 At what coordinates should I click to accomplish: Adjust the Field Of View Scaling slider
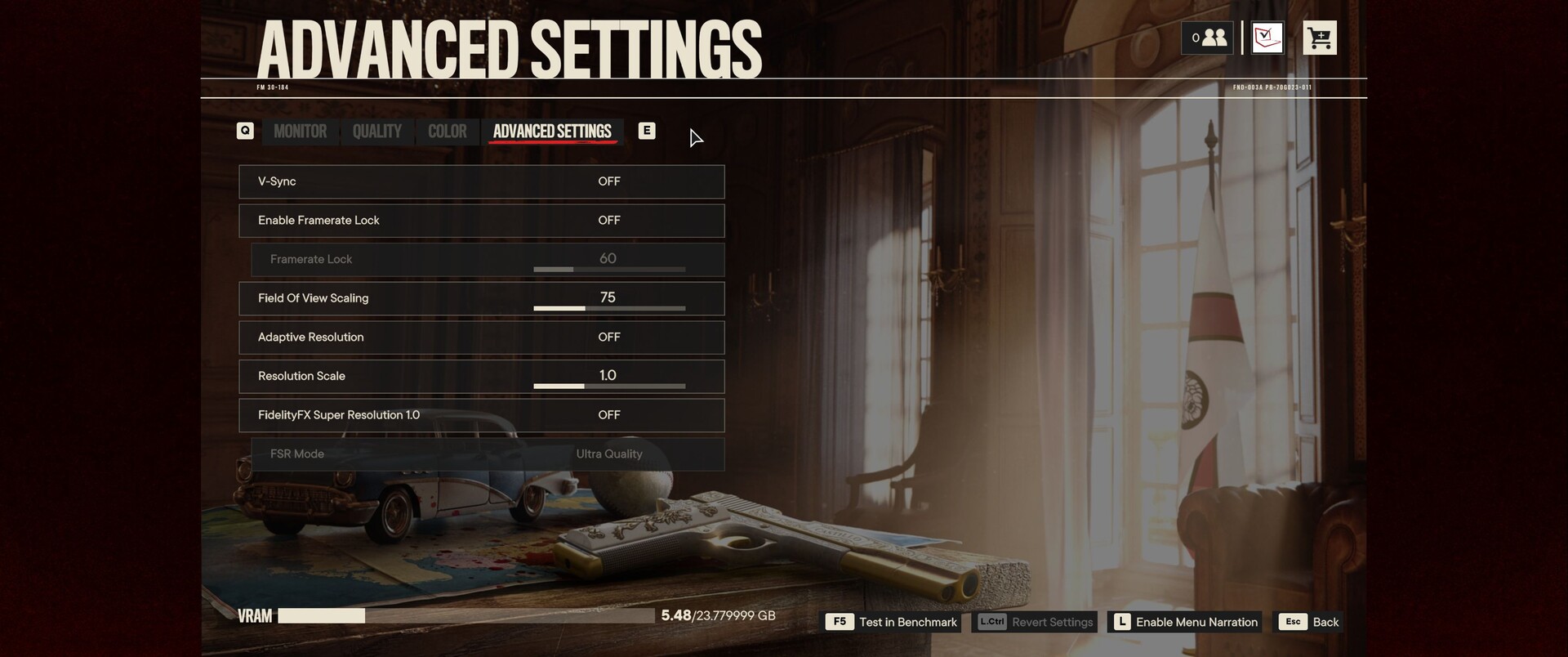coord(608,308)
